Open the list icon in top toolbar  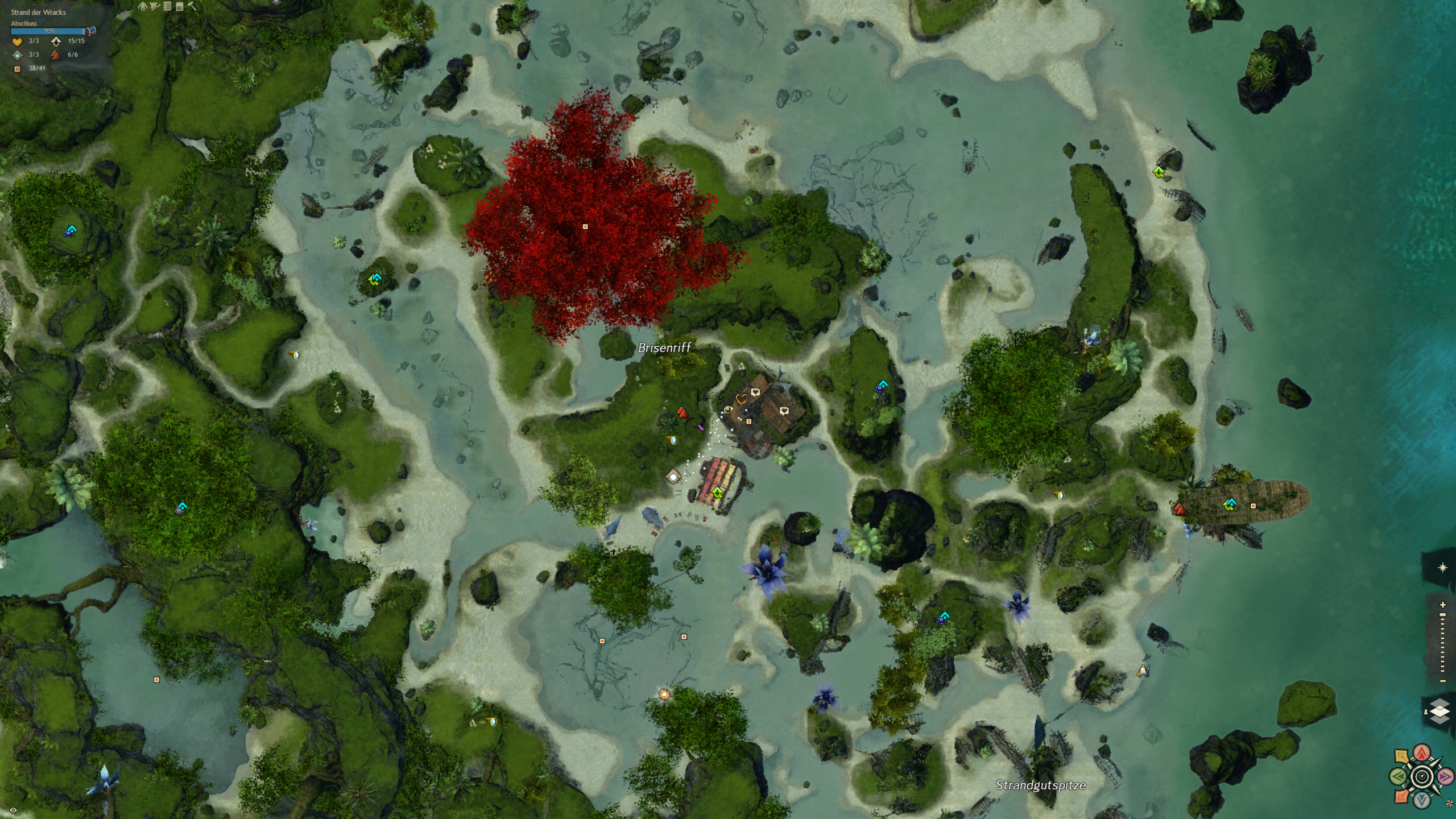pyautogui.click(x=167, y=6)
